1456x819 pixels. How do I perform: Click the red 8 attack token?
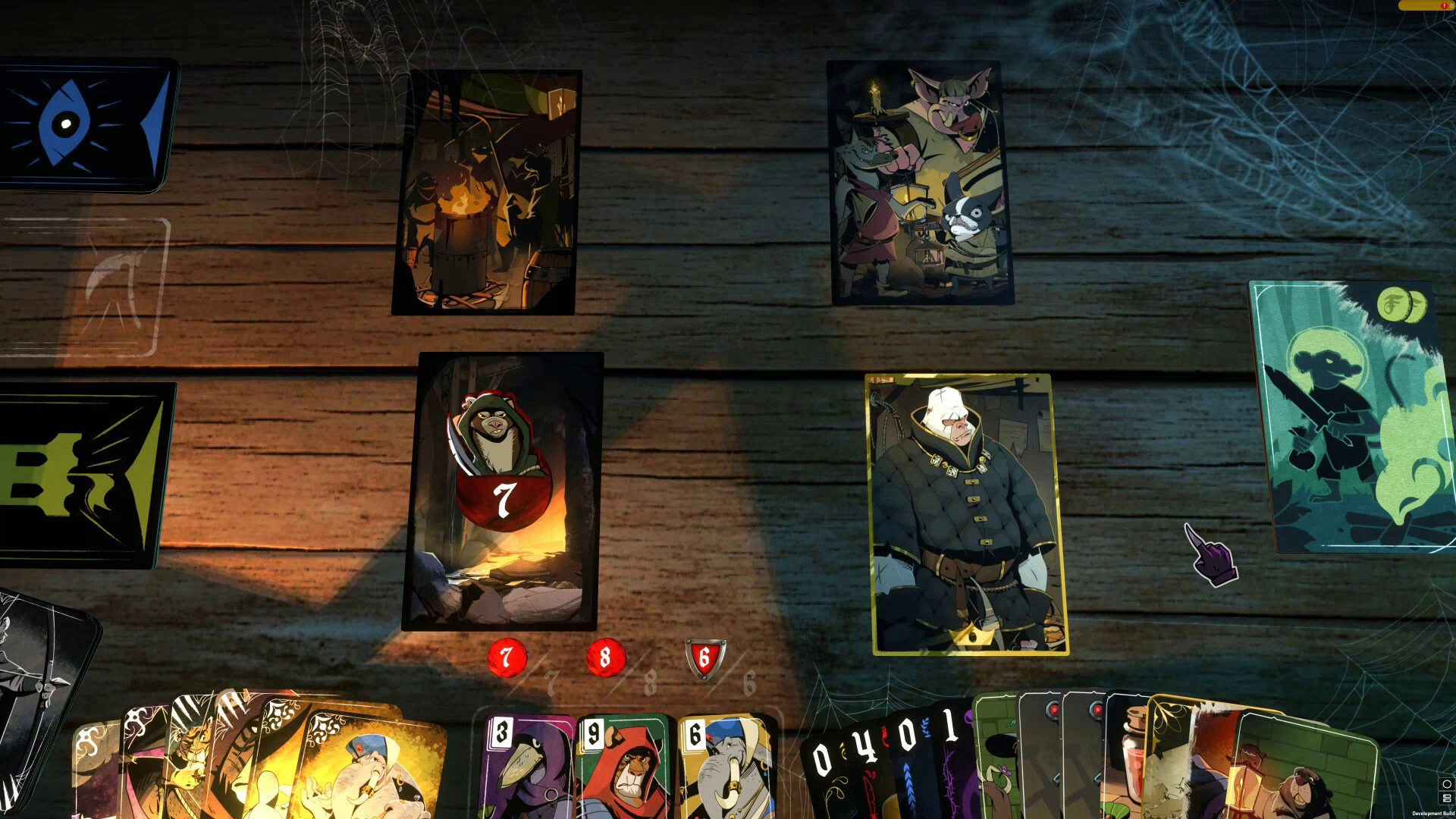click(x=605, y=657)
